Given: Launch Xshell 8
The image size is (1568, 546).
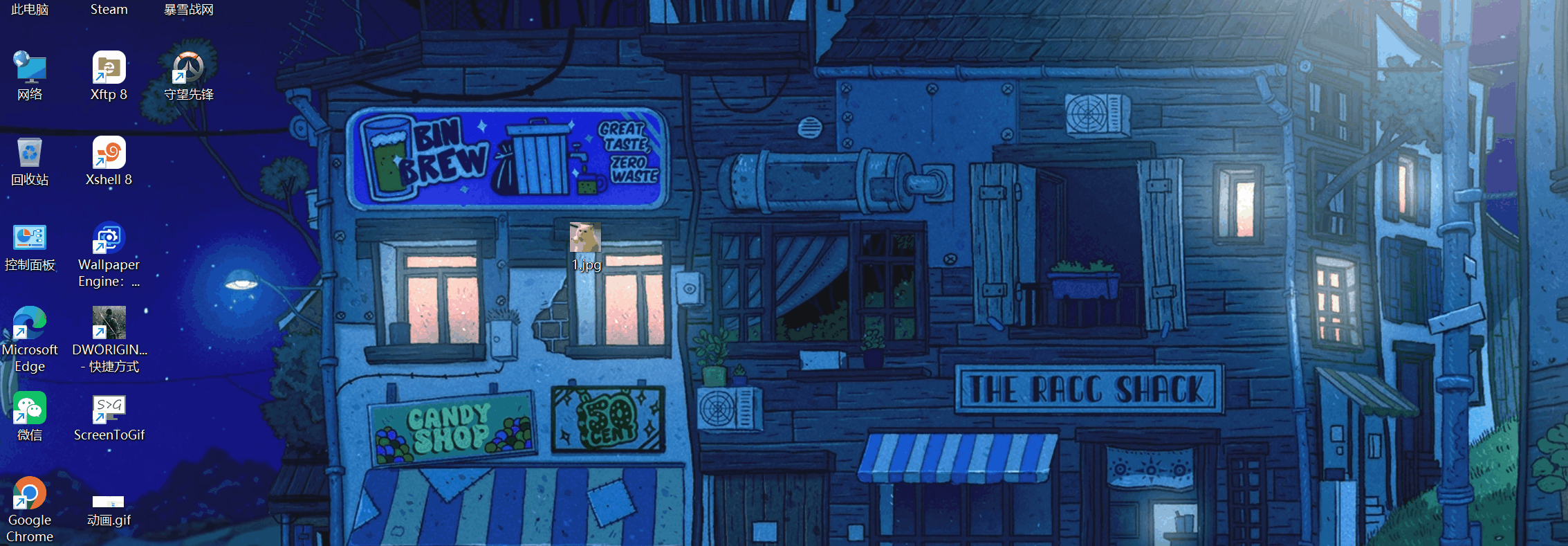Looking at the screenshot, I should click(108, 154).
